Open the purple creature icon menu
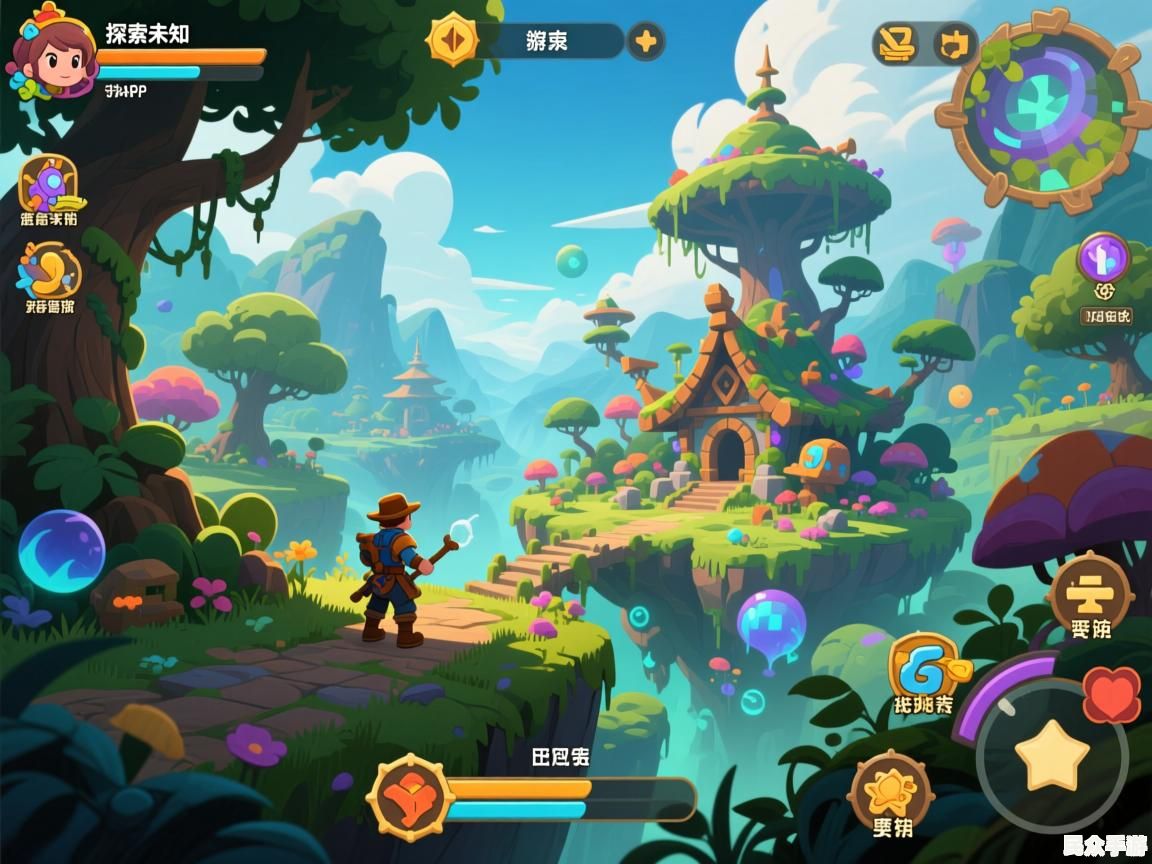The height and width of the screenshot is (864, 1152). (48, 184)
